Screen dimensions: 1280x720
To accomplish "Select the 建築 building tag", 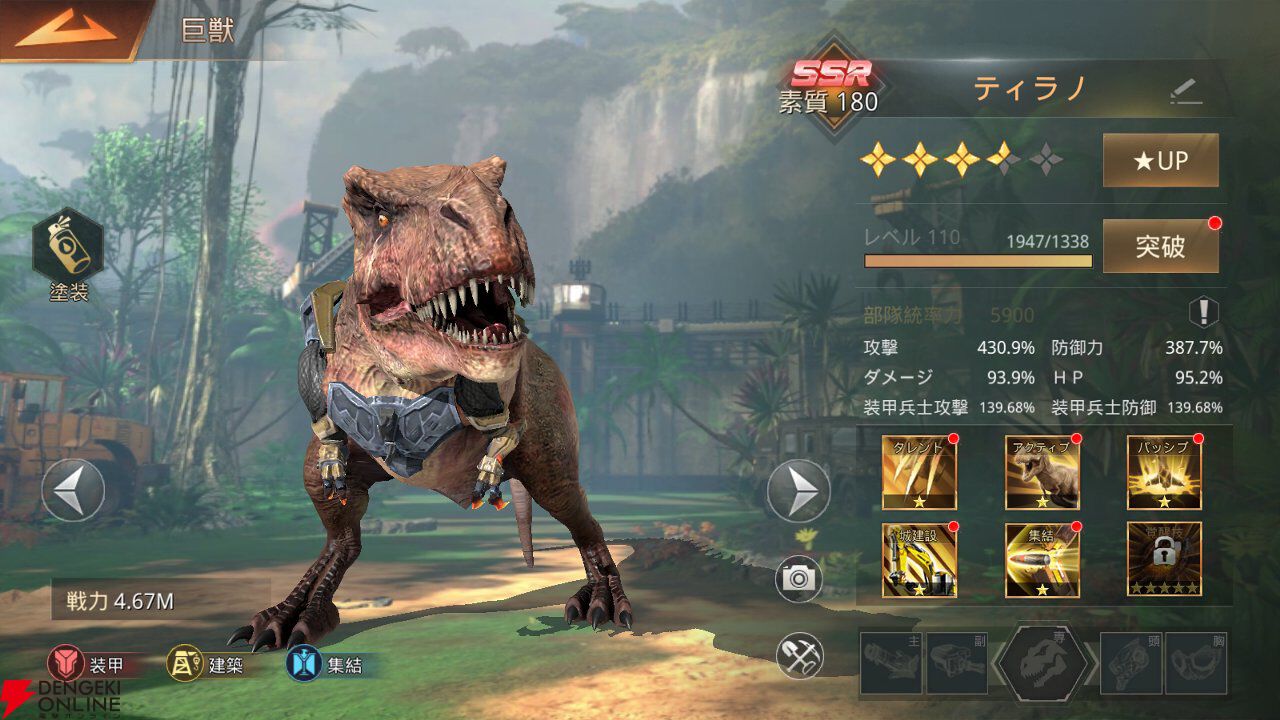I will (x=208, y=664).
